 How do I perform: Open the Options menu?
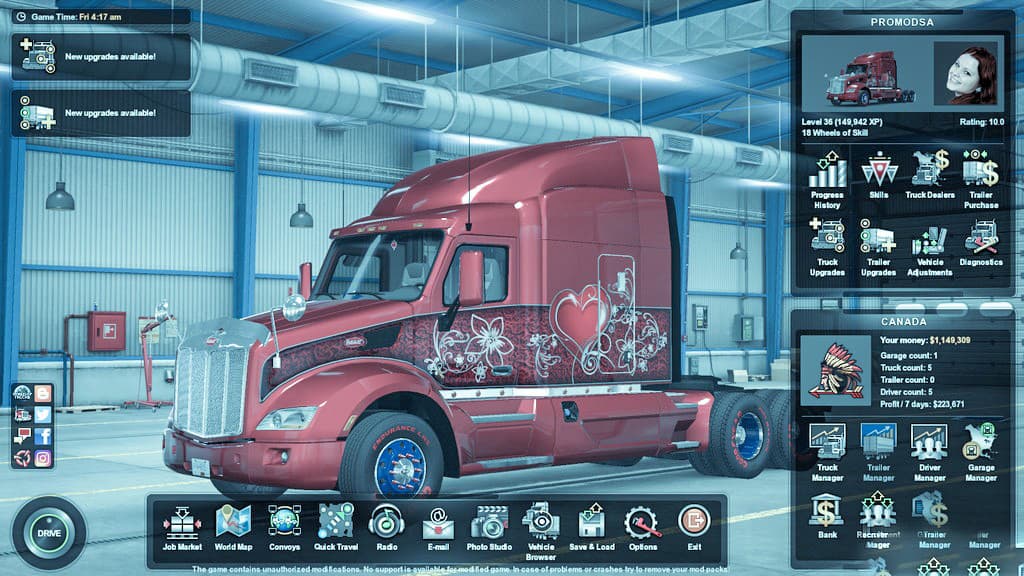point(643,527)
